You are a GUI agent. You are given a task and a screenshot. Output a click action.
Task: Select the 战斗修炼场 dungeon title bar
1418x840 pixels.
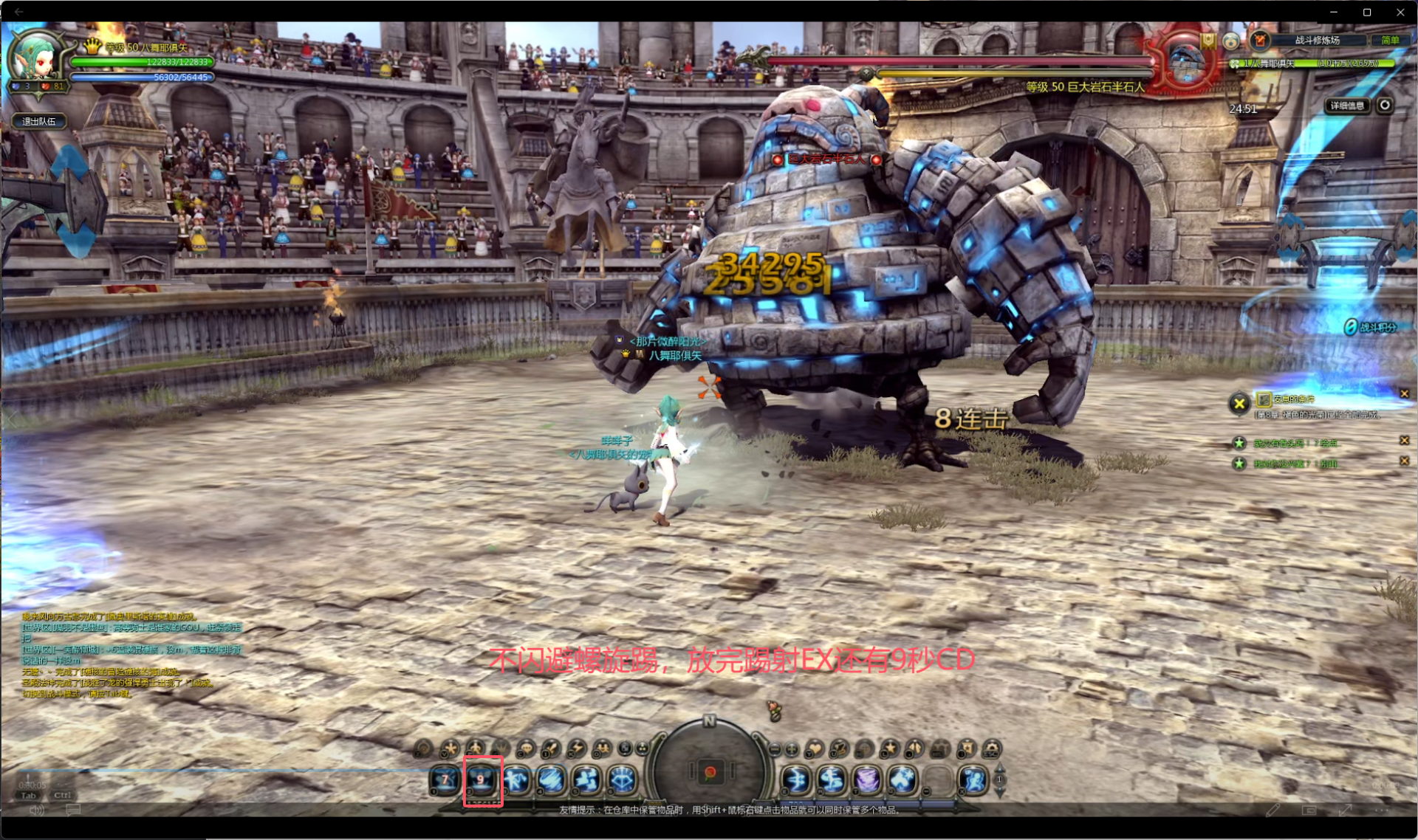click(x=1317, y=41)
